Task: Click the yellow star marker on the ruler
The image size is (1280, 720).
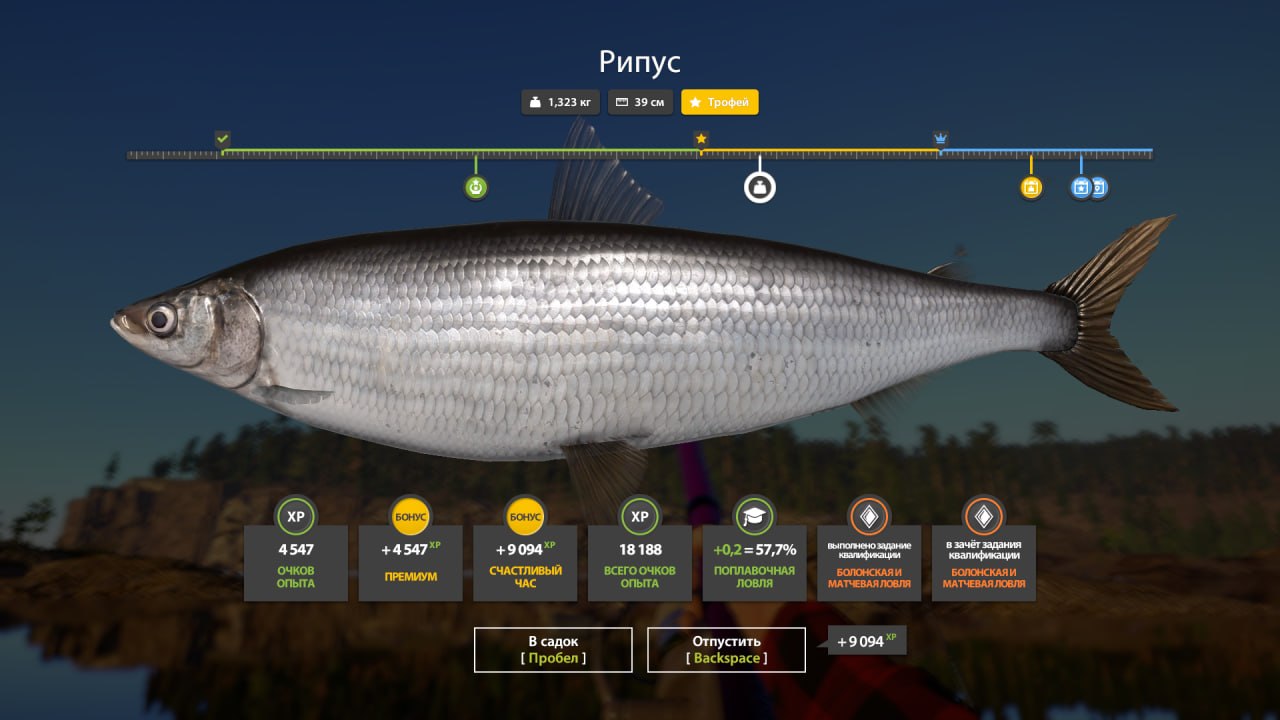Action: 701,140
